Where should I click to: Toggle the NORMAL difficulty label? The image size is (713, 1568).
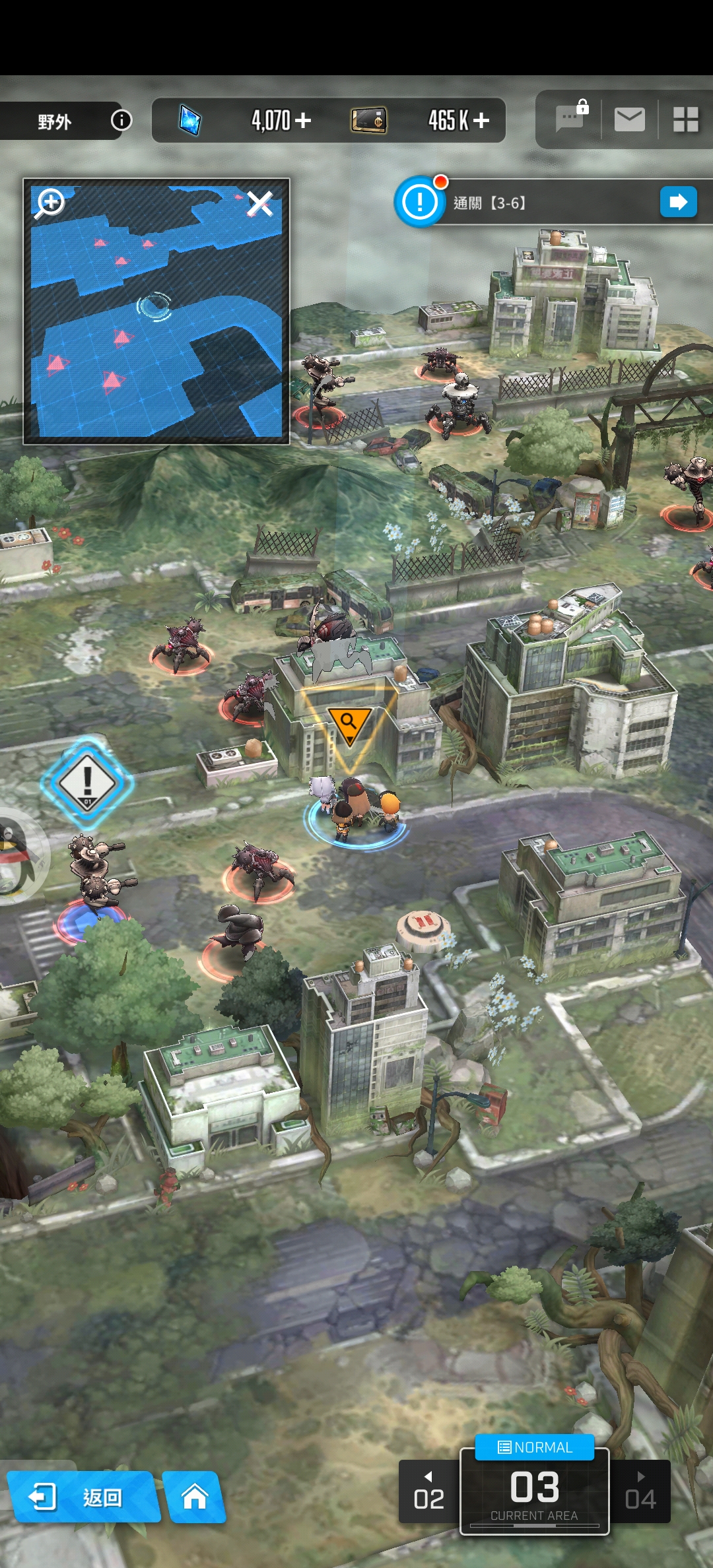pyautogui.click(x=535, y=1447)
